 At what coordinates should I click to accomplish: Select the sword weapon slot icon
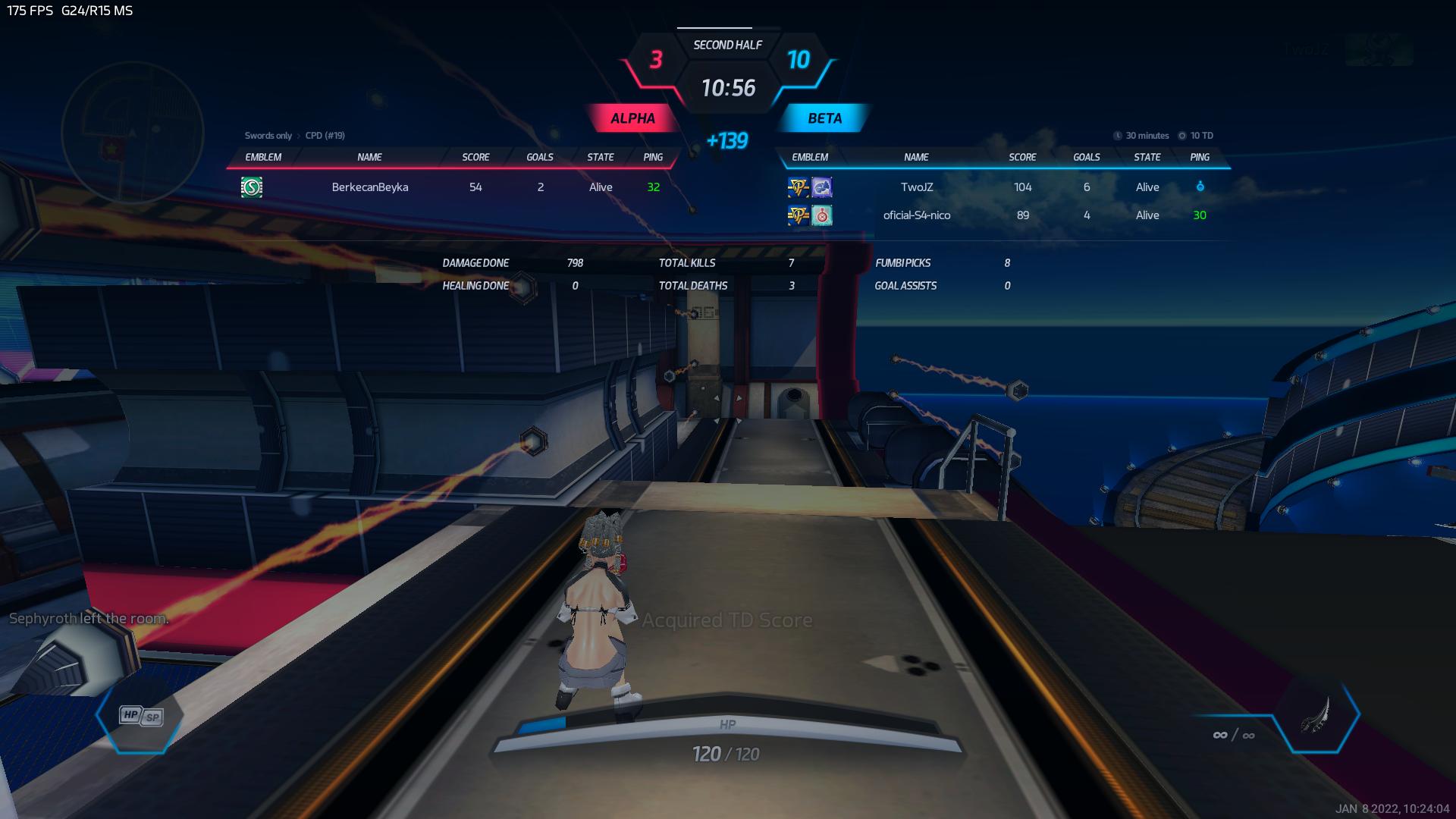1316,715
